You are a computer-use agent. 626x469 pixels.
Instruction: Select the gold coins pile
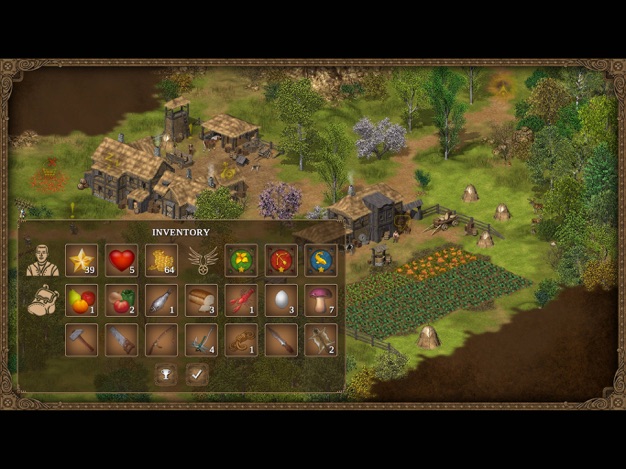pyautogui.click(x=161, y=260)
